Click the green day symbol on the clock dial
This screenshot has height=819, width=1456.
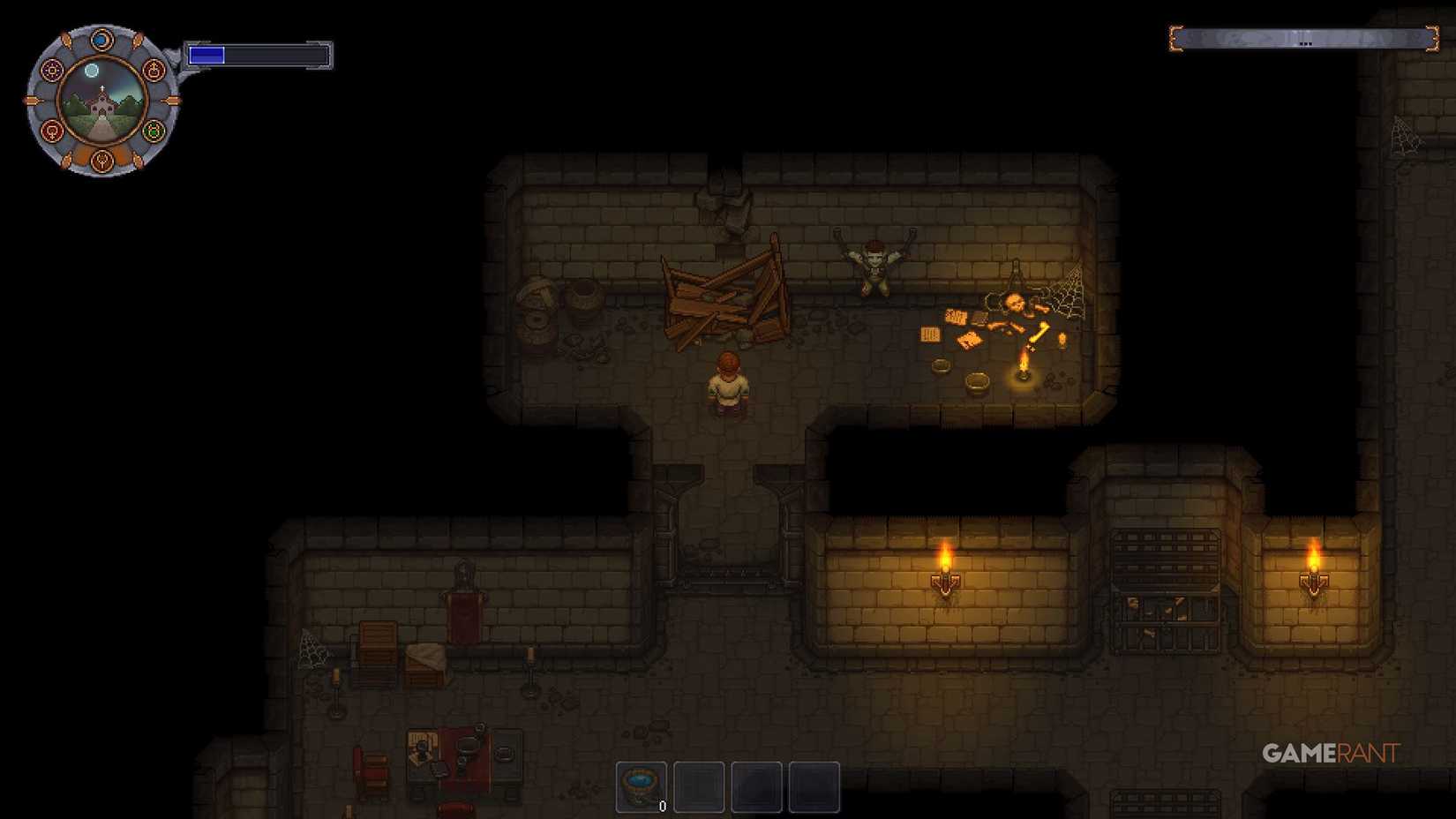[153, 131]
